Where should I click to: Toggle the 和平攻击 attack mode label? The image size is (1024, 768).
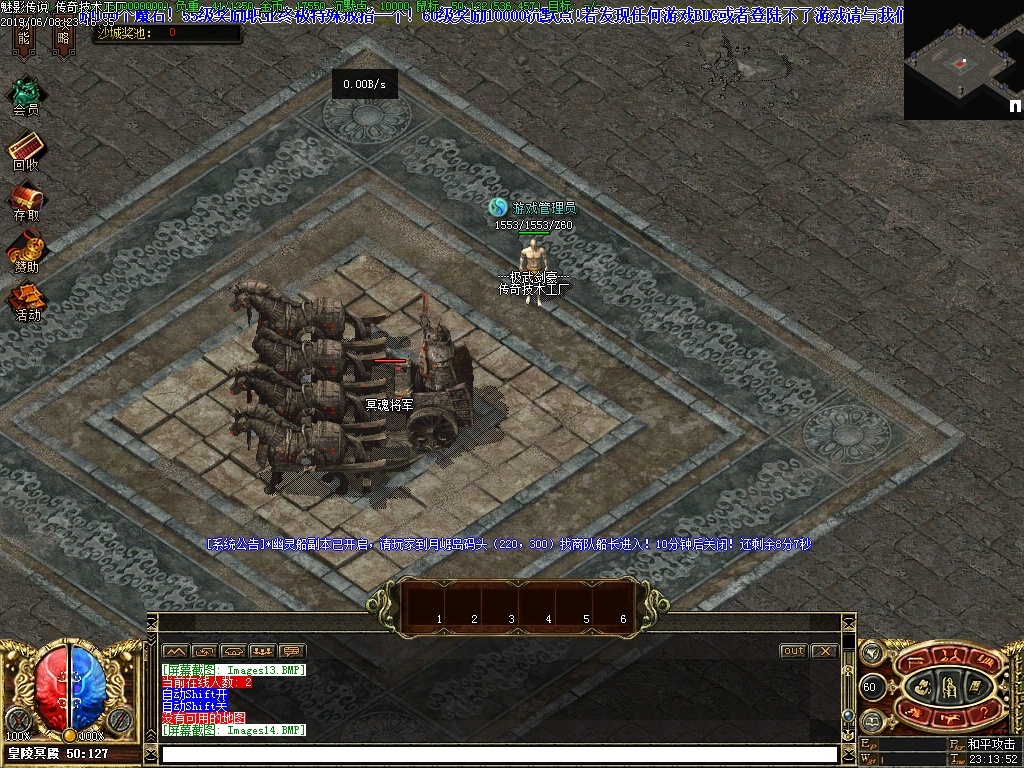click(990, 745)
